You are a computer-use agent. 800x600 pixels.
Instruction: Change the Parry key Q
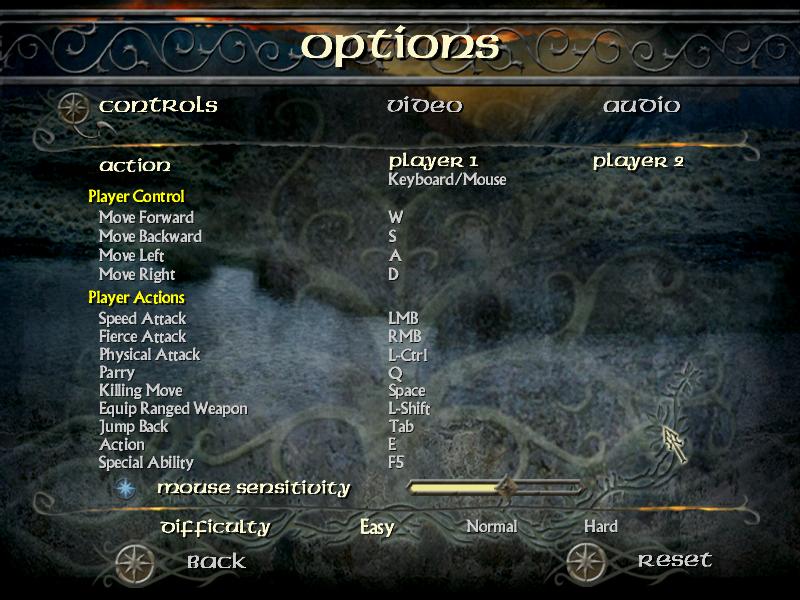click(394, 372)
